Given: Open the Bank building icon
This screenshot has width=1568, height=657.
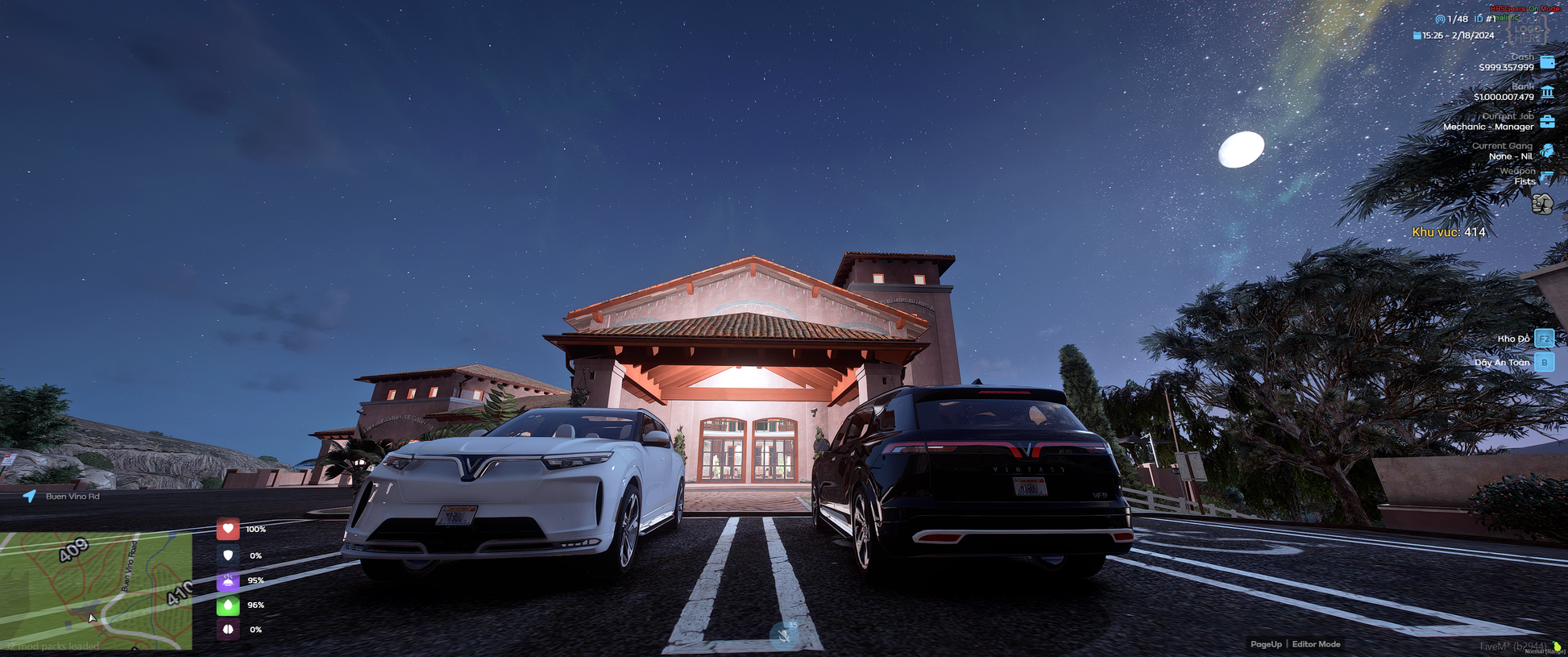Looking at the screenshot, I should [1547, 92].
